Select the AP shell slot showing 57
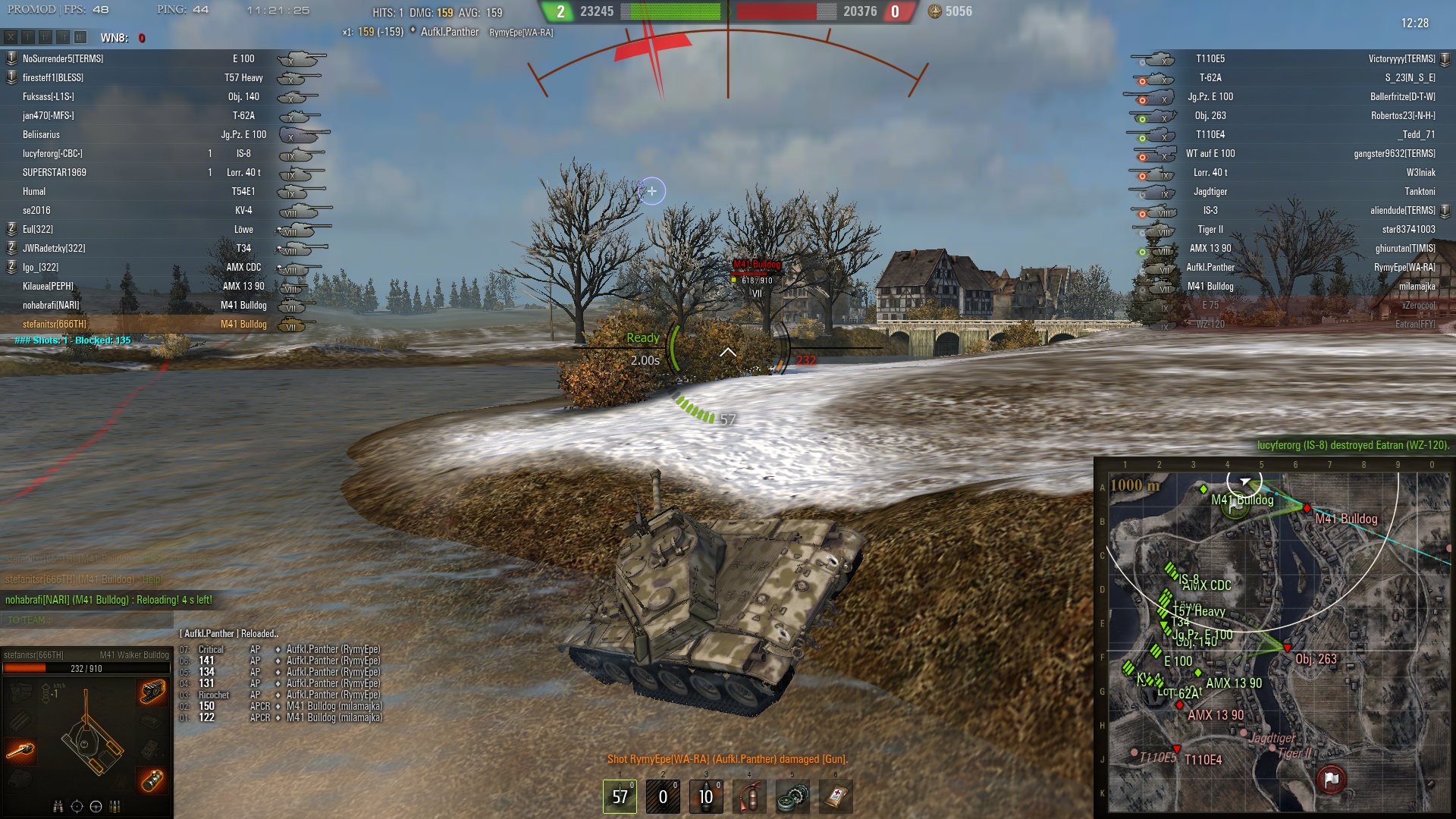This screenshot has height=819, width=1456. pyautogui.click(x=620, y=796)
